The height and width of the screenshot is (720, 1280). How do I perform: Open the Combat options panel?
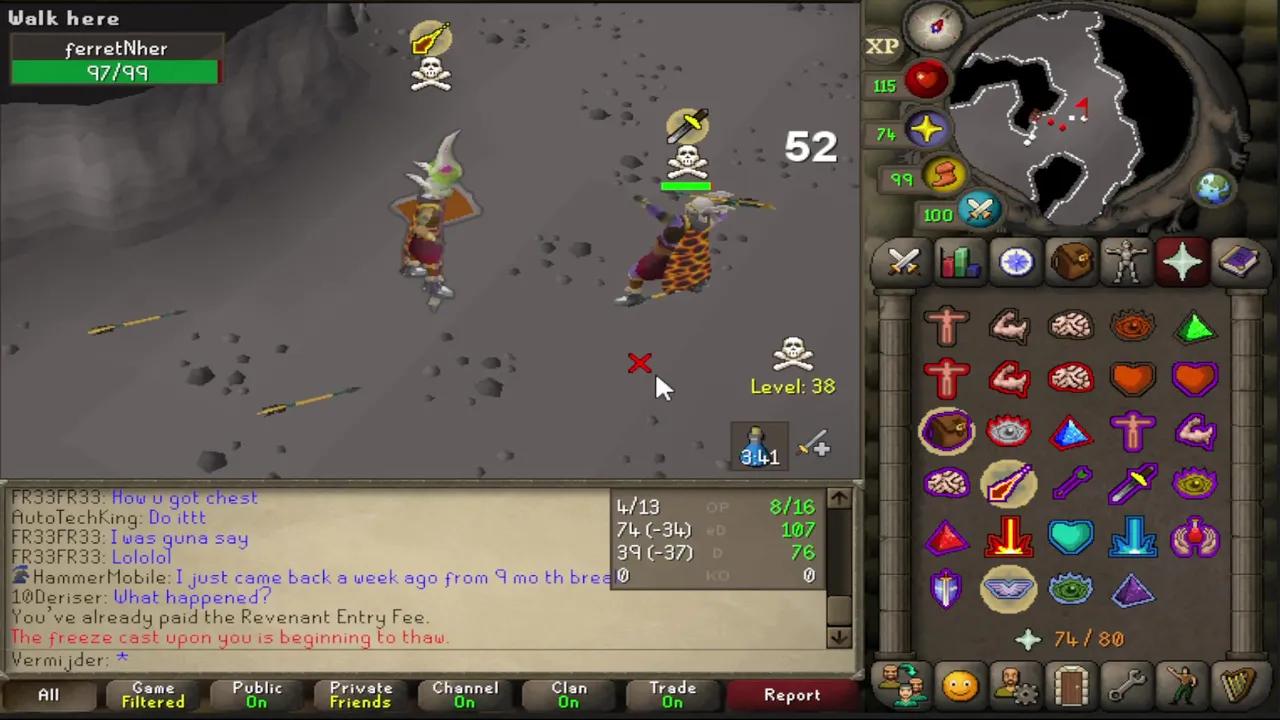pos(903,262)
